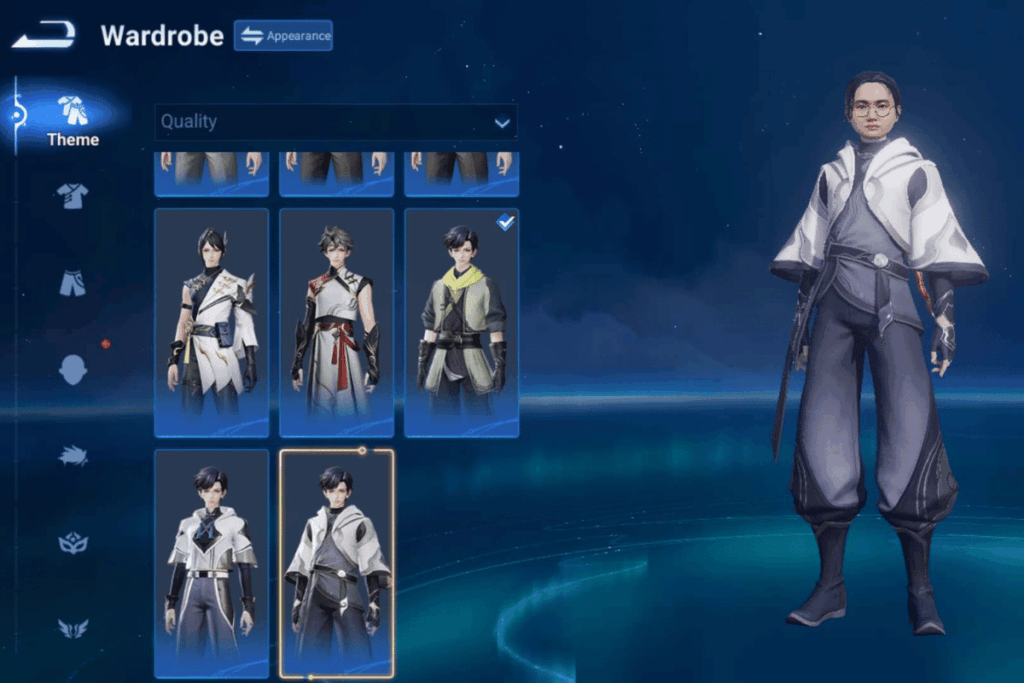Select the gold-framed white cape outfit

tap(336, 563)
